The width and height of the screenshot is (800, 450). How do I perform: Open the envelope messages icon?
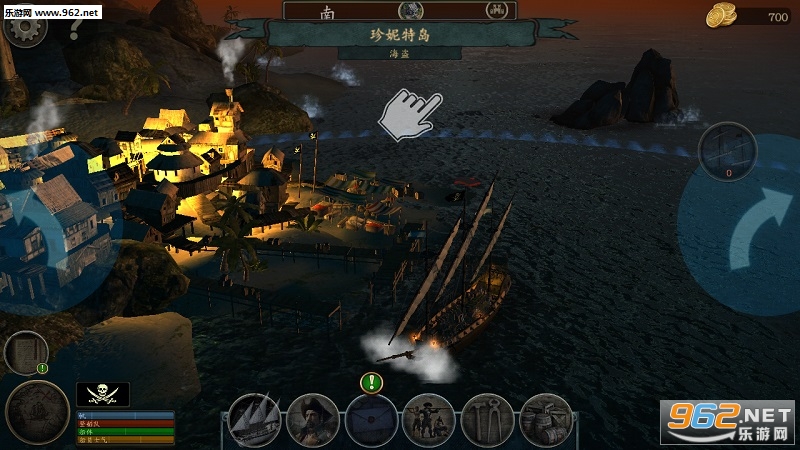371,420
